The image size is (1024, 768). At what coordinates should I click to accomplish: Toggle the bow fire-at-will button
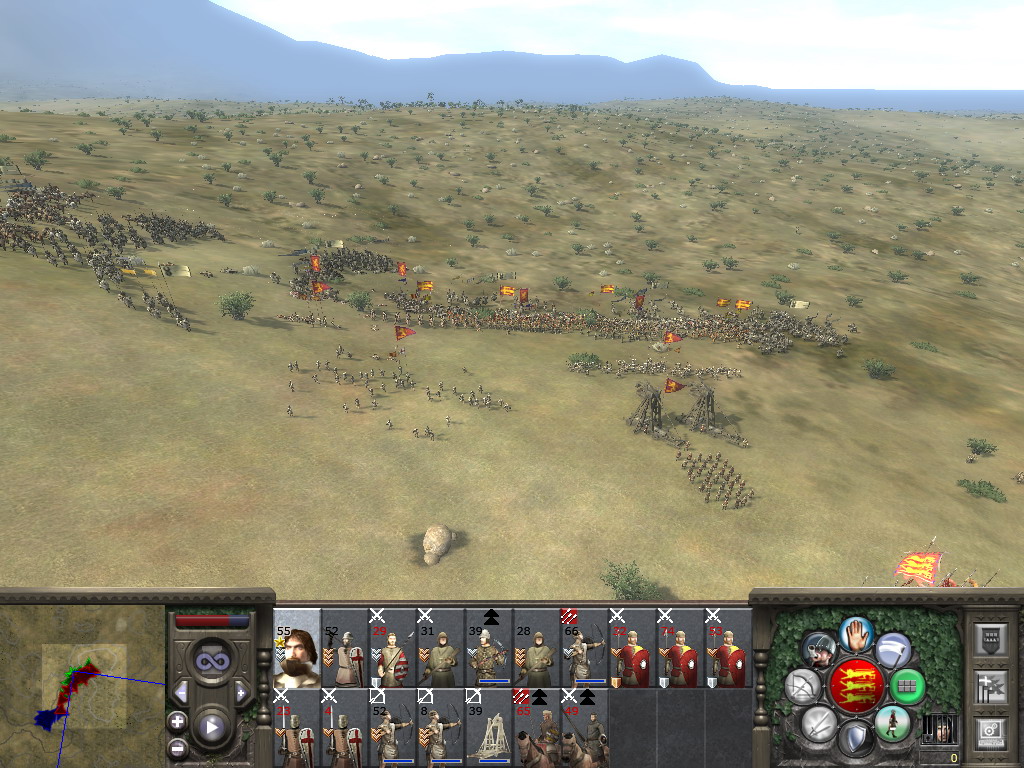(x=803, y=687)
